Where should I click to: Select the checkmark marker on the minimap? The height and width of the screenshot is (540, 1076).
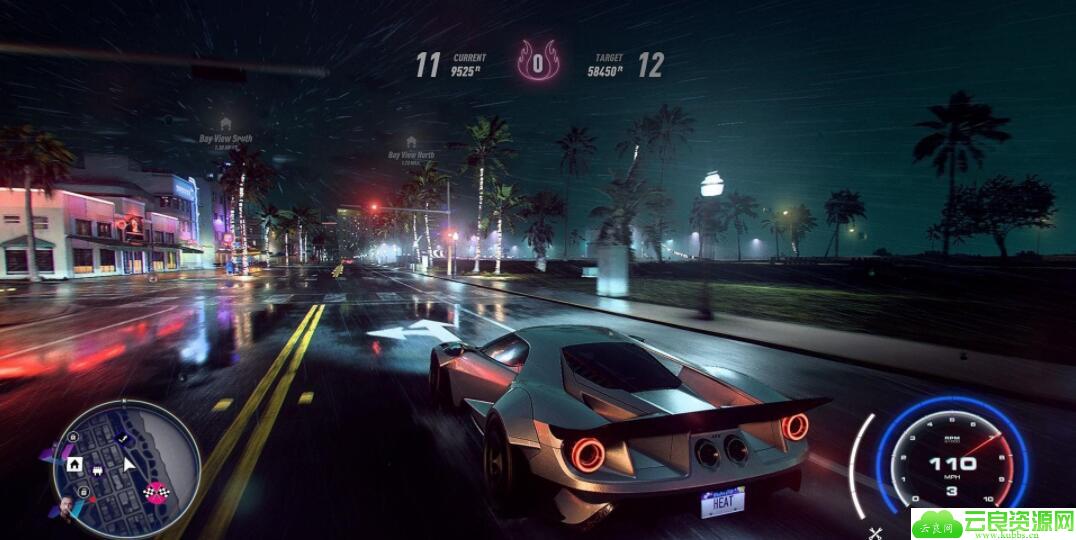[122, 438]
